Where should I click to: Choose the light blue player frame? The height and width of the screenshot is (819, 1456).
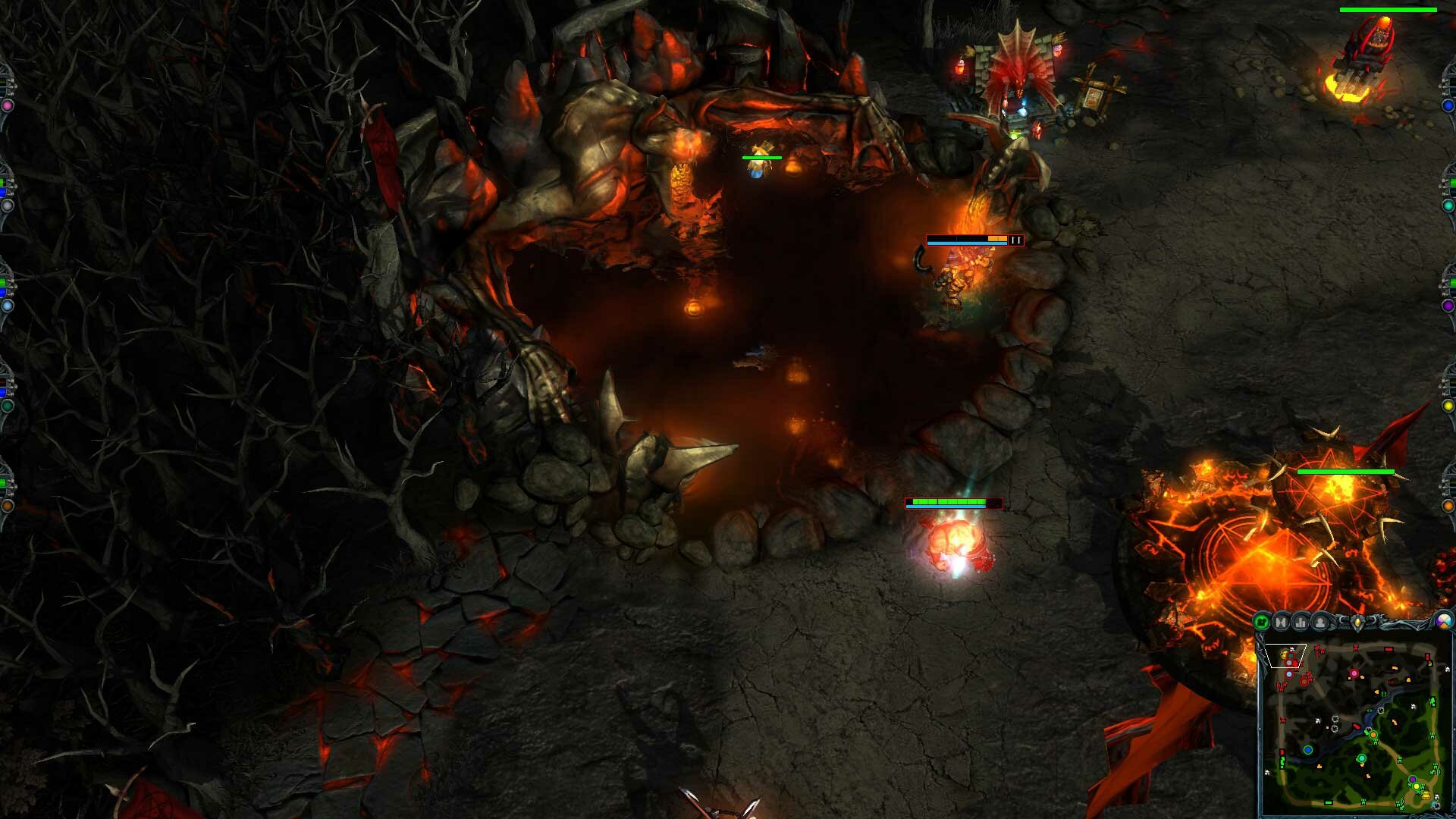point(7,306)
